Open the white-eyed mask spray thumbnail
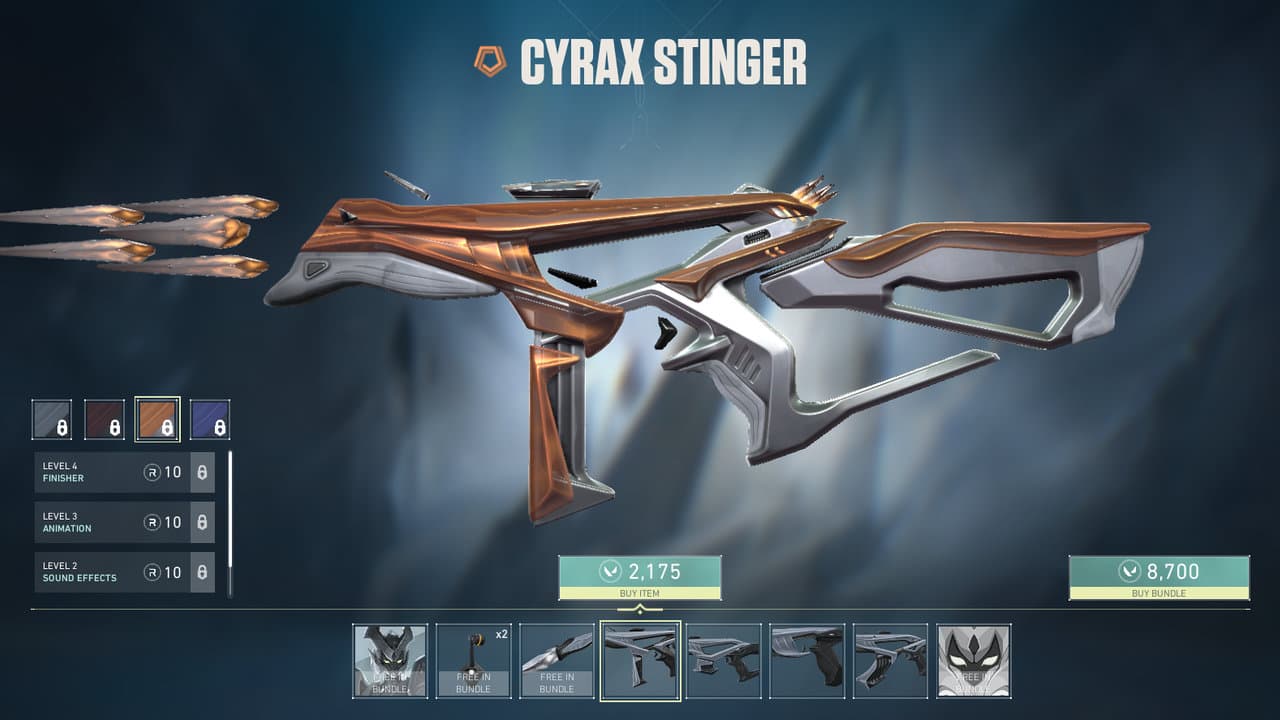Image resolution: width=1280 pixels, height=720 pixels. [x=973, y=661]
